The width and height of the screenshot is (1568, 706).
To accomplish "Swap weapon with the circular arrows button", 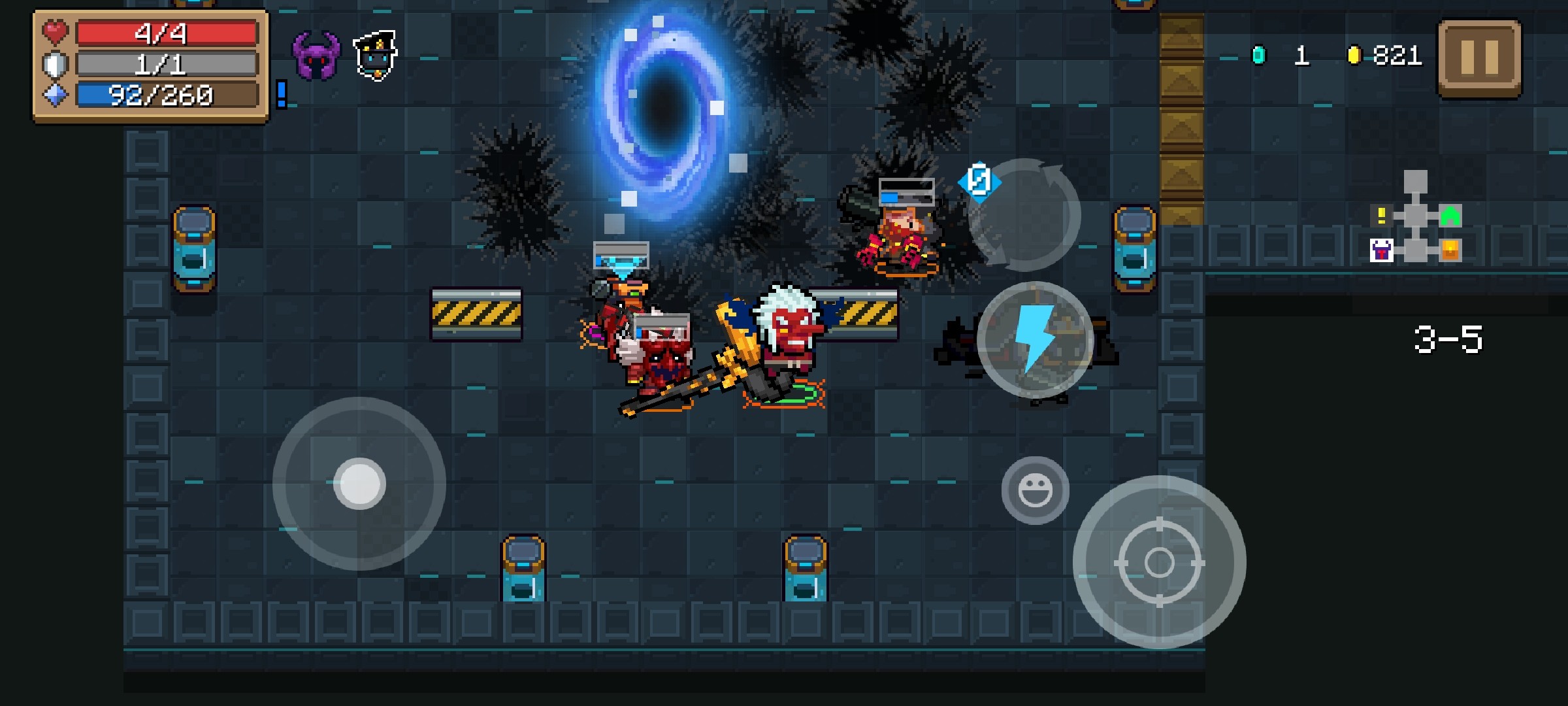I will coord(1024,215).
